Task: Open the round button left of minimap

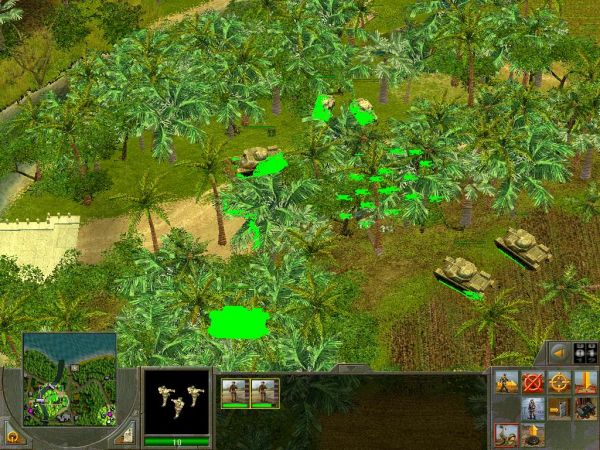Action: (x=12, y=436)
